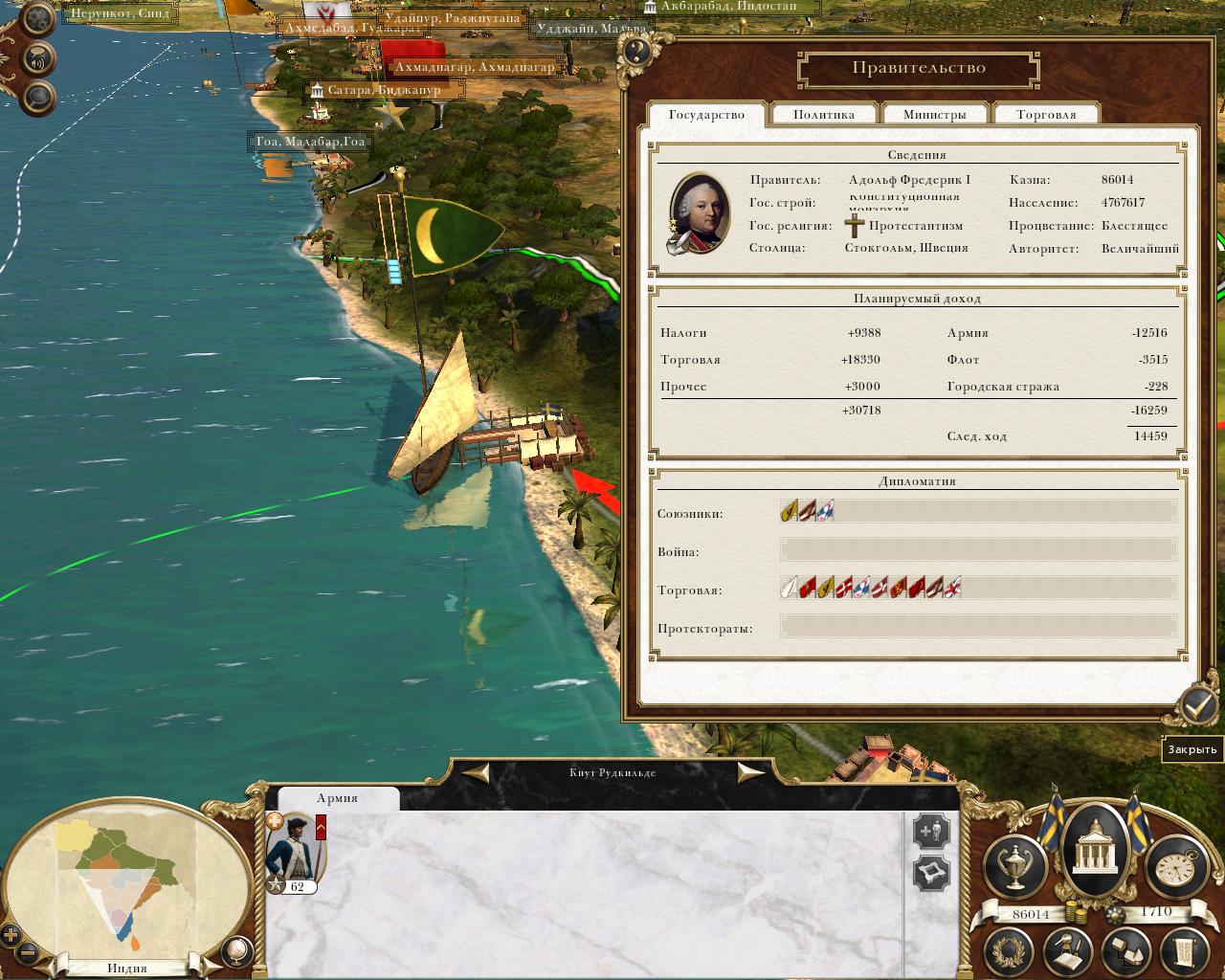Cycle to the next army with right arrow
The height and width of the screenshot is (980, 1225).
pyautogui.click(x=750, y=772)
